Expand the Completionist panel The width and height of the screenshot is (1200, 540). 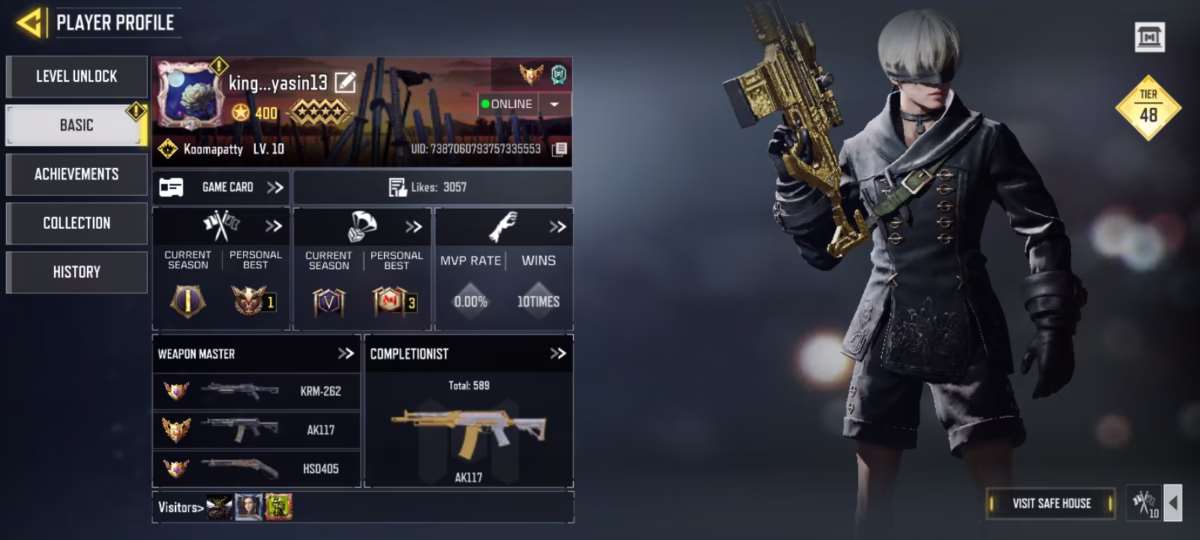point(558,353)
